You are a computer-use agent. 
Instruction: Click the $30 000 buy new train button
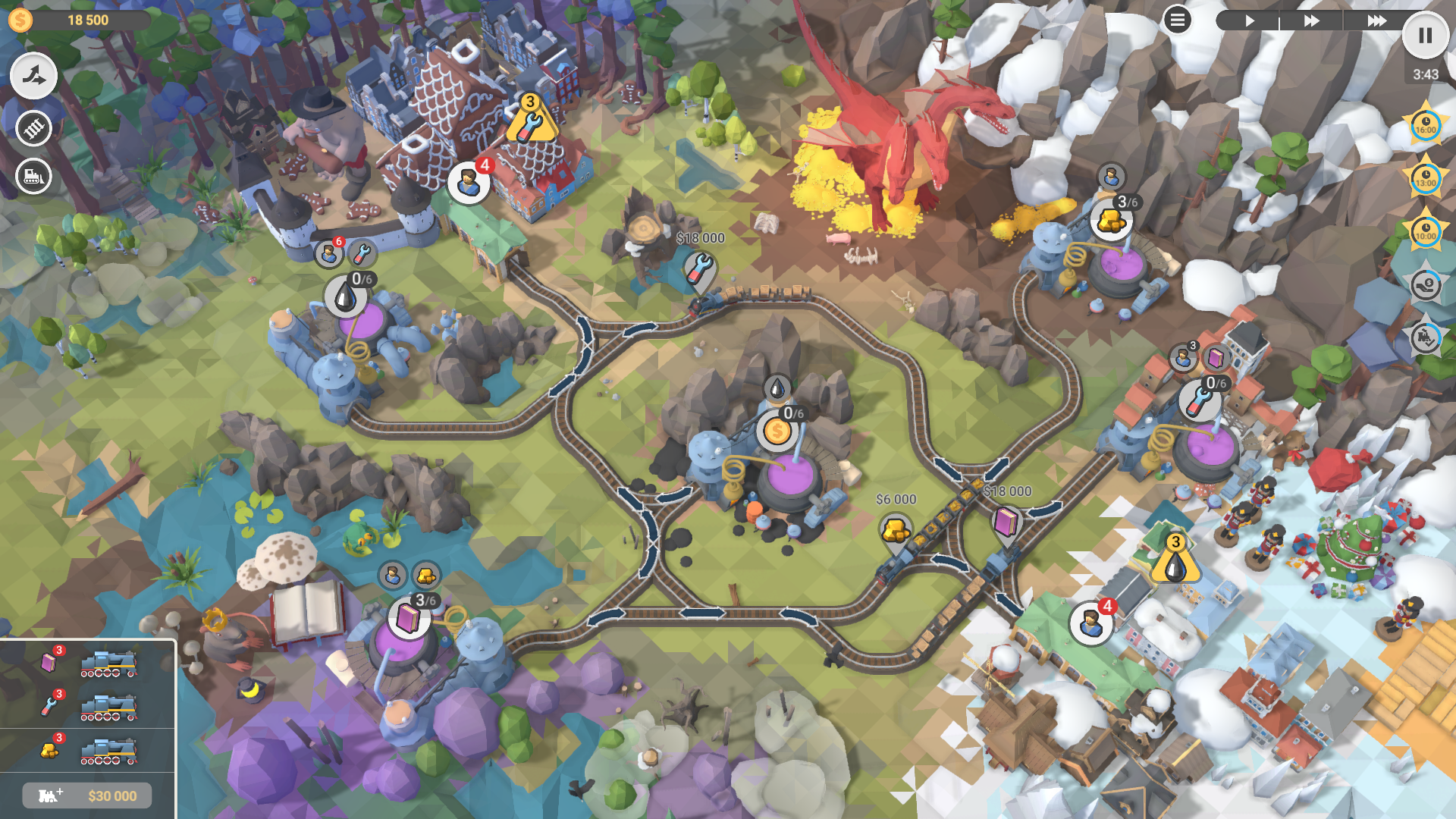[x=87, y=795]
